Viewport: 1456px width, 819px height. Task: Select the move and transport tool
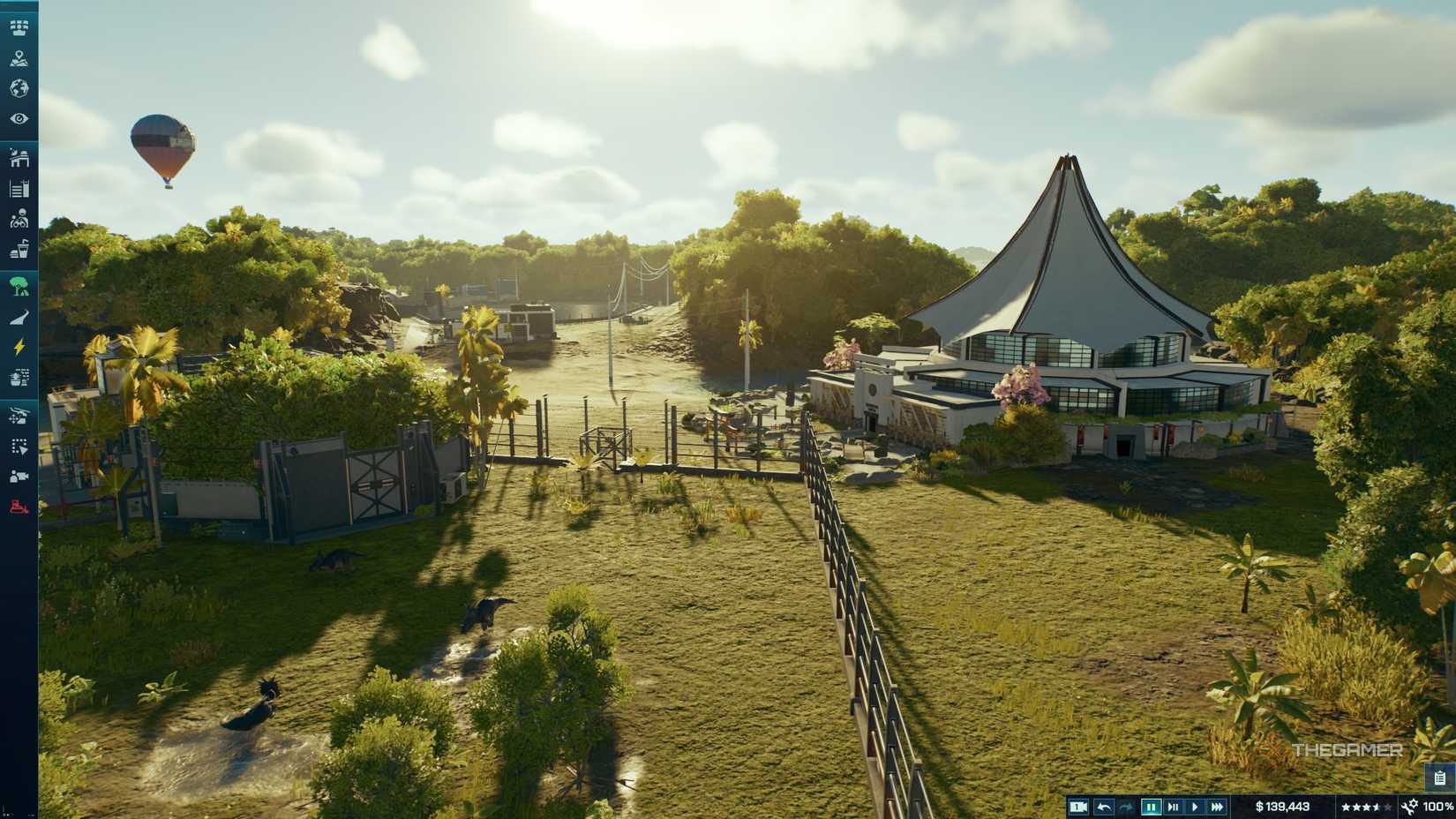pos(19,417)
